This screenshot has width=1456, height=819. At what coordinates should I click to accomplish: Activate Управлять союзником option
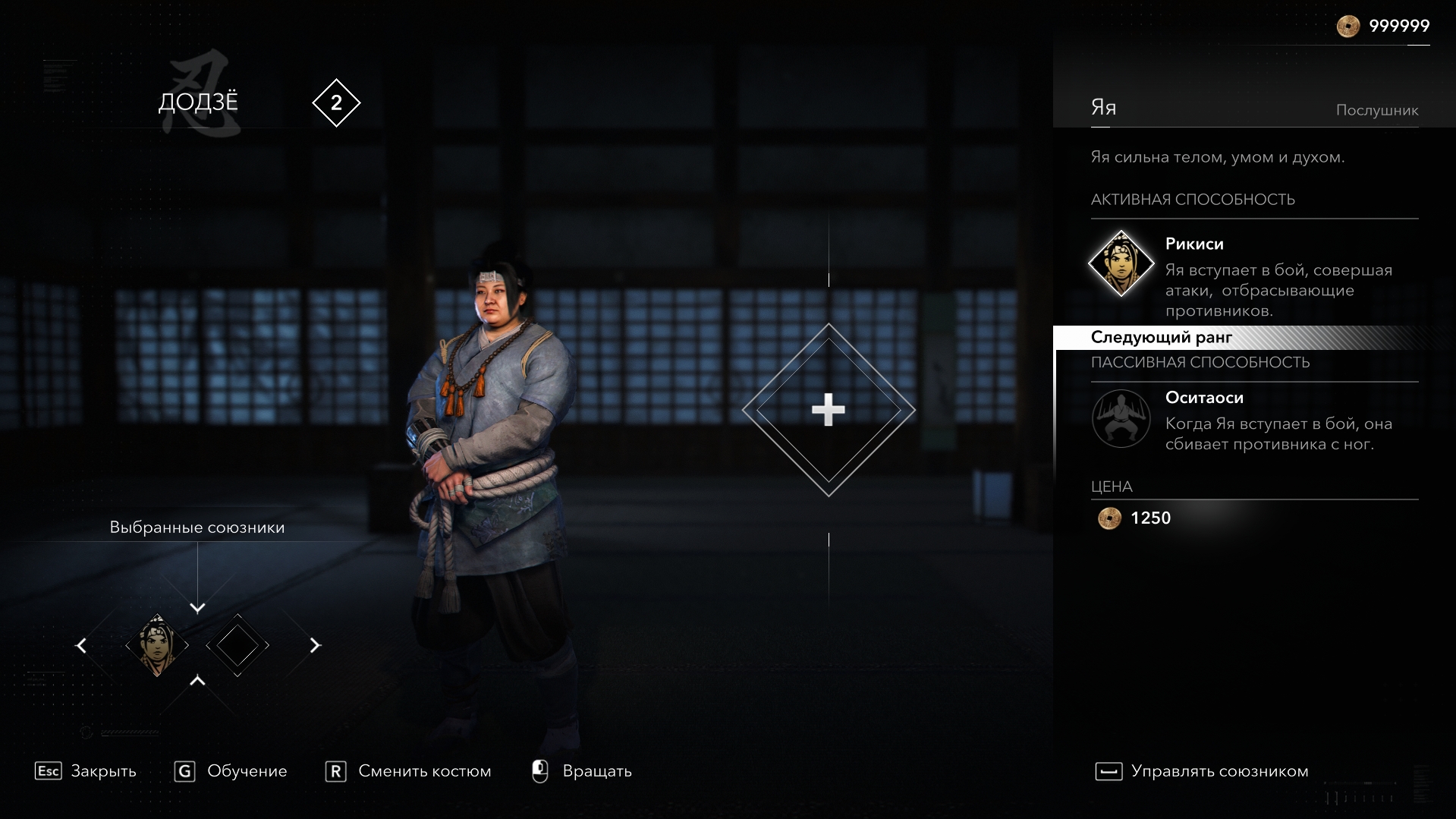coord(1202,771)
